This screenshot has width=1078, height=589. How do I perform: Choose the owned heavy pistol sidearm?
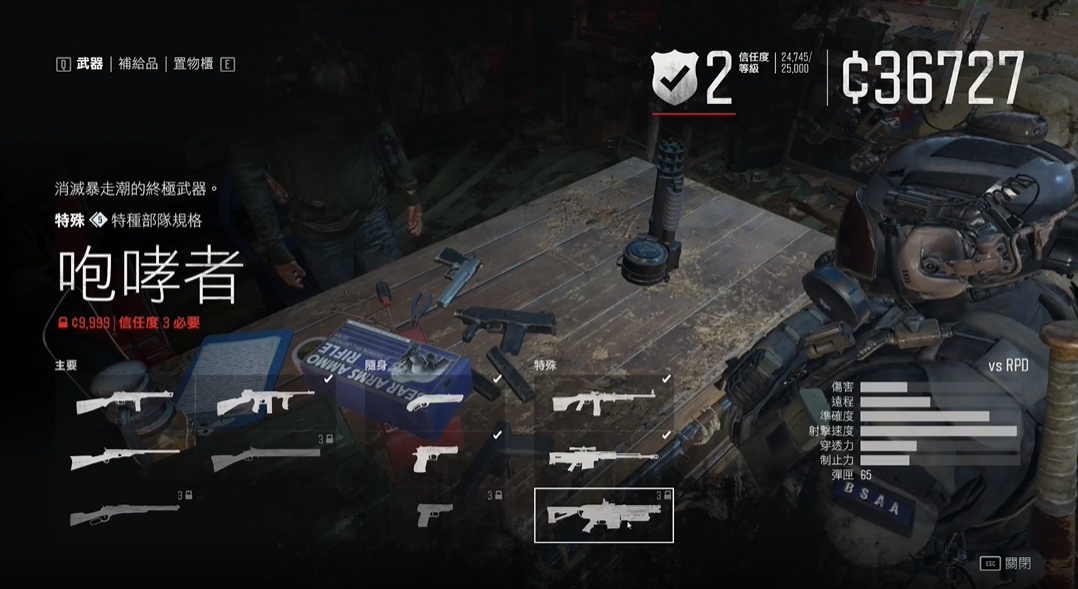click(x=435, y=457)
